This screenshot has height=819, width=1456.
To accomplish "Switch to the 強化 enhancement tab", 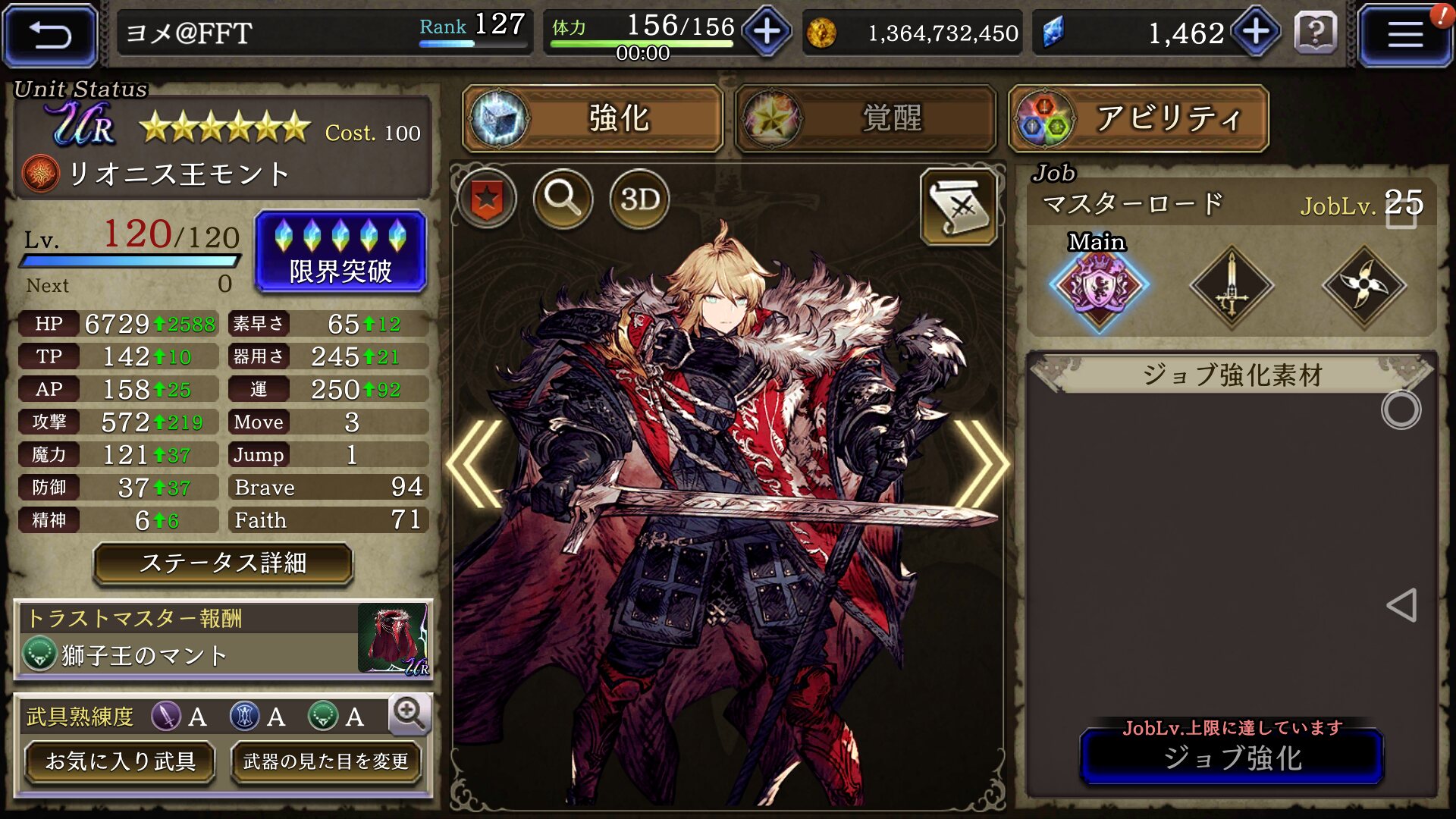I will pos(593,119).
